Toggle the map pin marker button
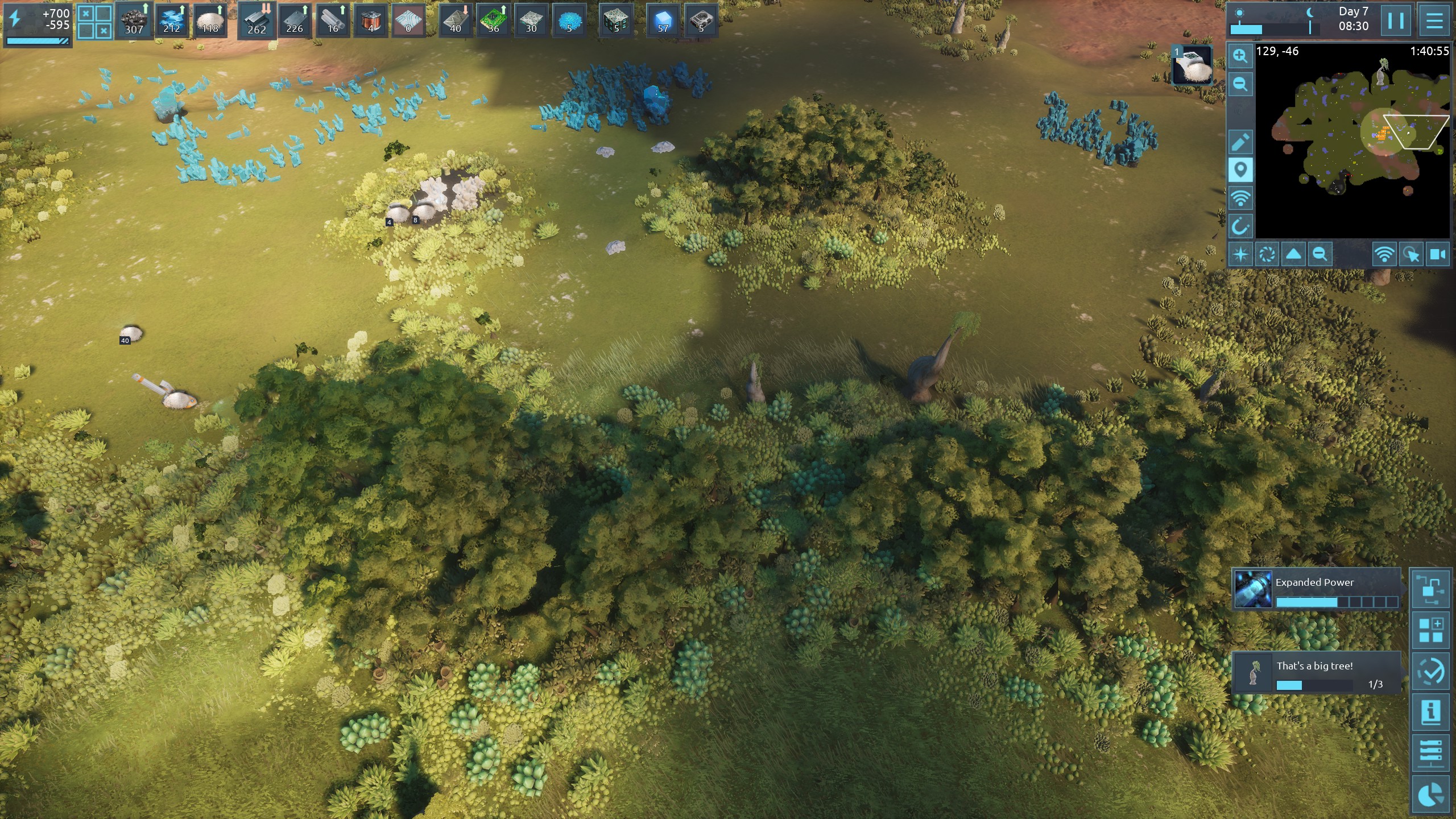This screenshot has height=819, width=1456. [1240, 170]
